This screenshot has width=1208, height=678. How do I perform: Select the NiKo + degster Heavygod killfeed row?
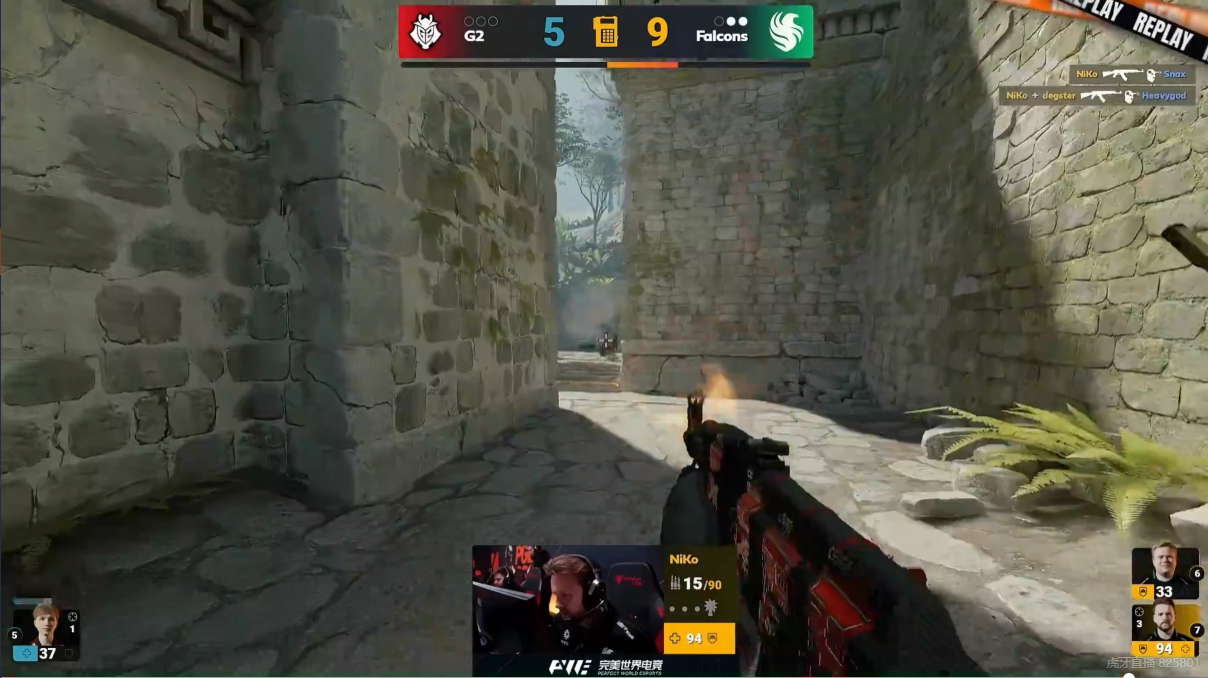[x=1097, y=96]
